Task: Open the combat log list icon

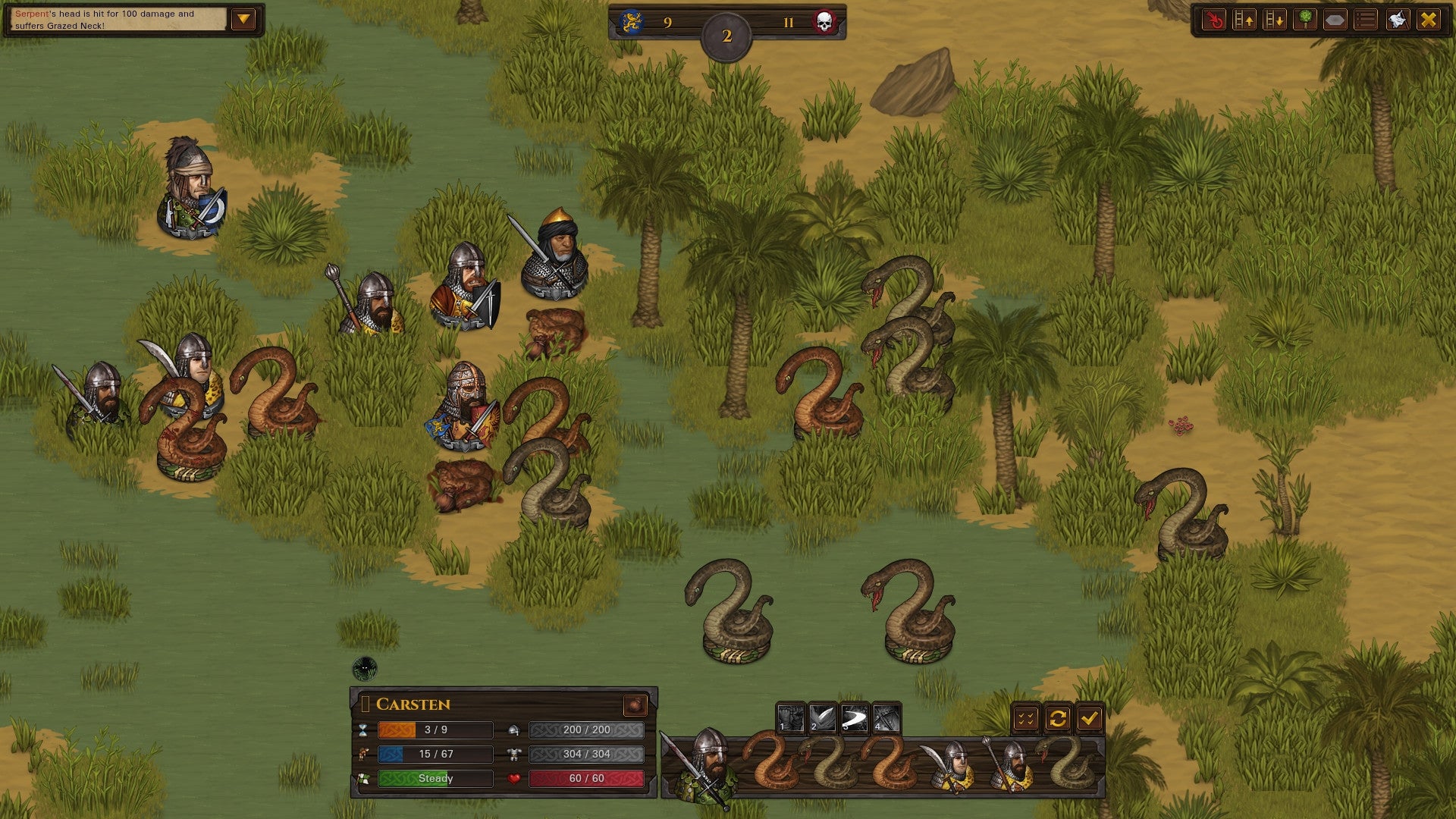Action: pos(1364,20)
